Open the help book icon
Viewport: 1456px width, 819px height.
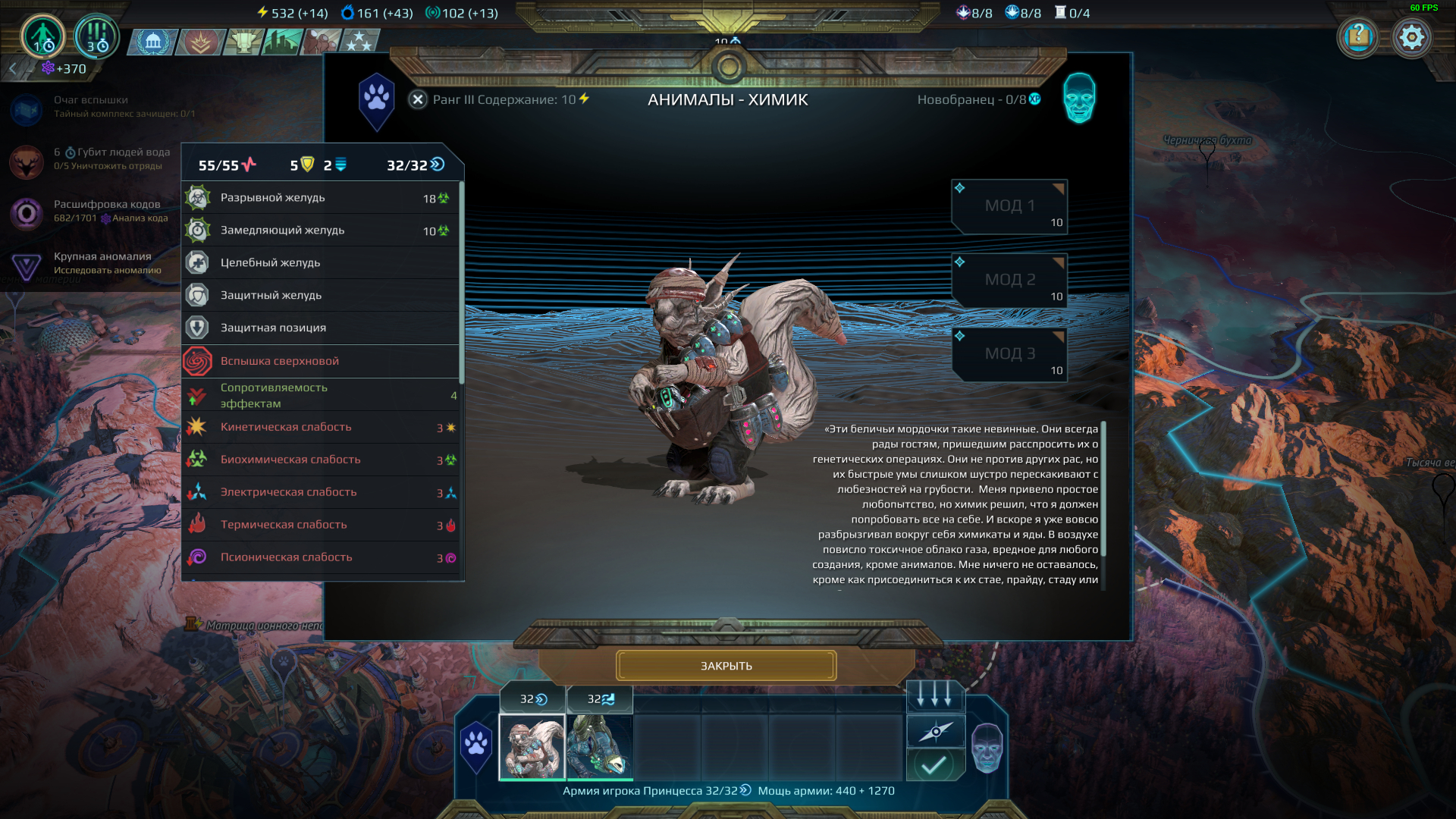[x=1358, y=37]
